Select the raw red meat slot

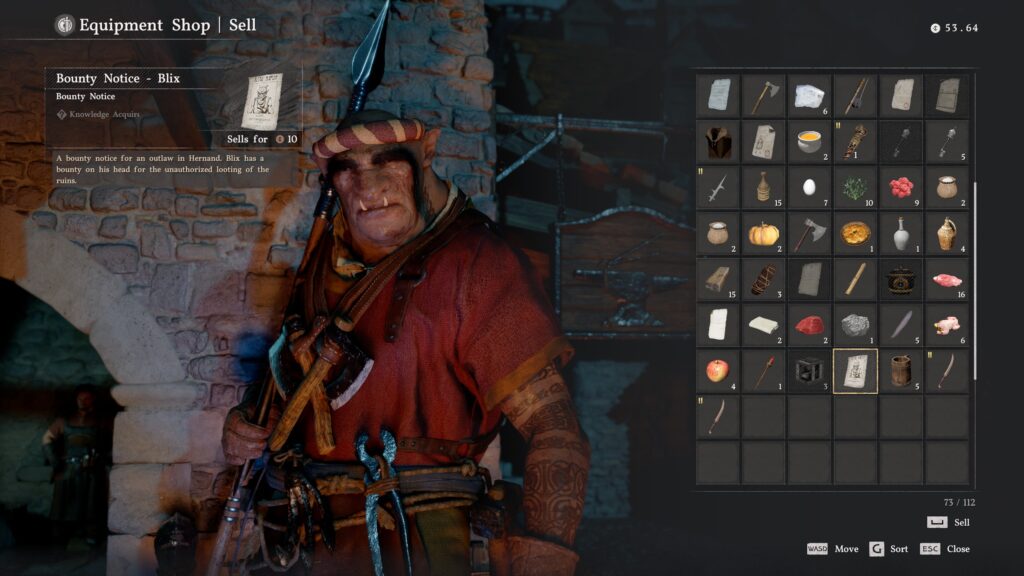[x=809, y=325]
